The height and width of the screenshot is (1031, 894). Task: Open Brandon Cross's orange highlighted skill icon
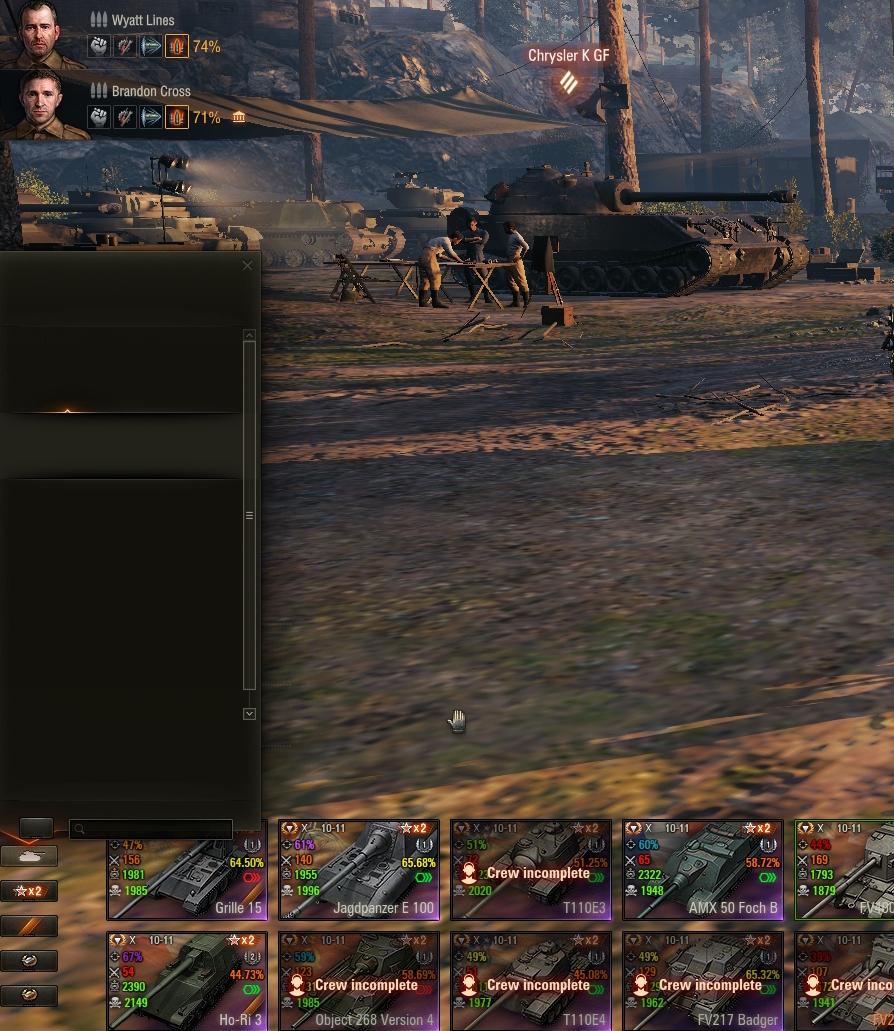[x=176, y=118]
